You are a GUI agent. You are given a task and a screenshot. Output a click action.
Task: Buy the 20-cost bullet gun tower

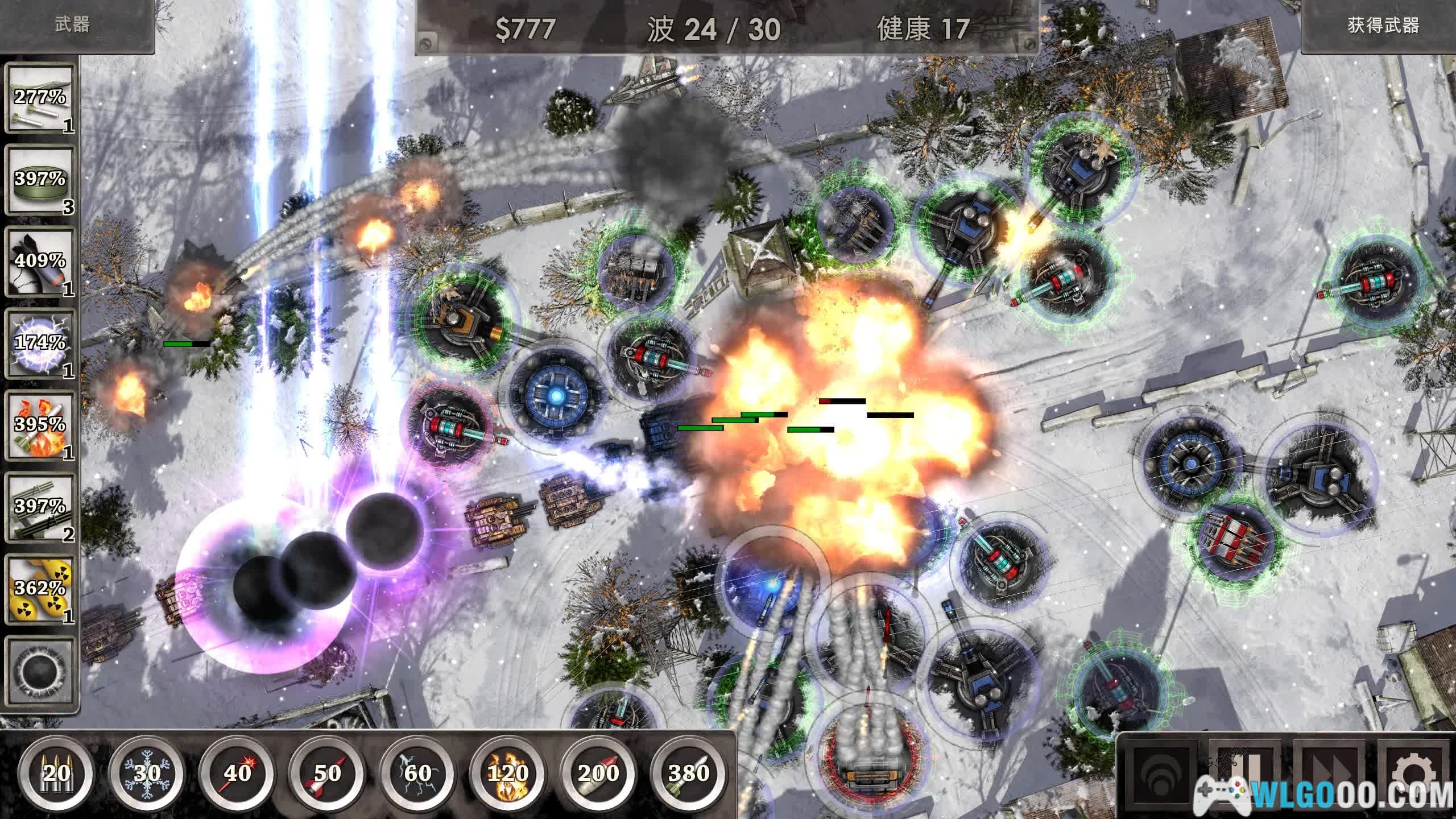[x=56, y=772]
